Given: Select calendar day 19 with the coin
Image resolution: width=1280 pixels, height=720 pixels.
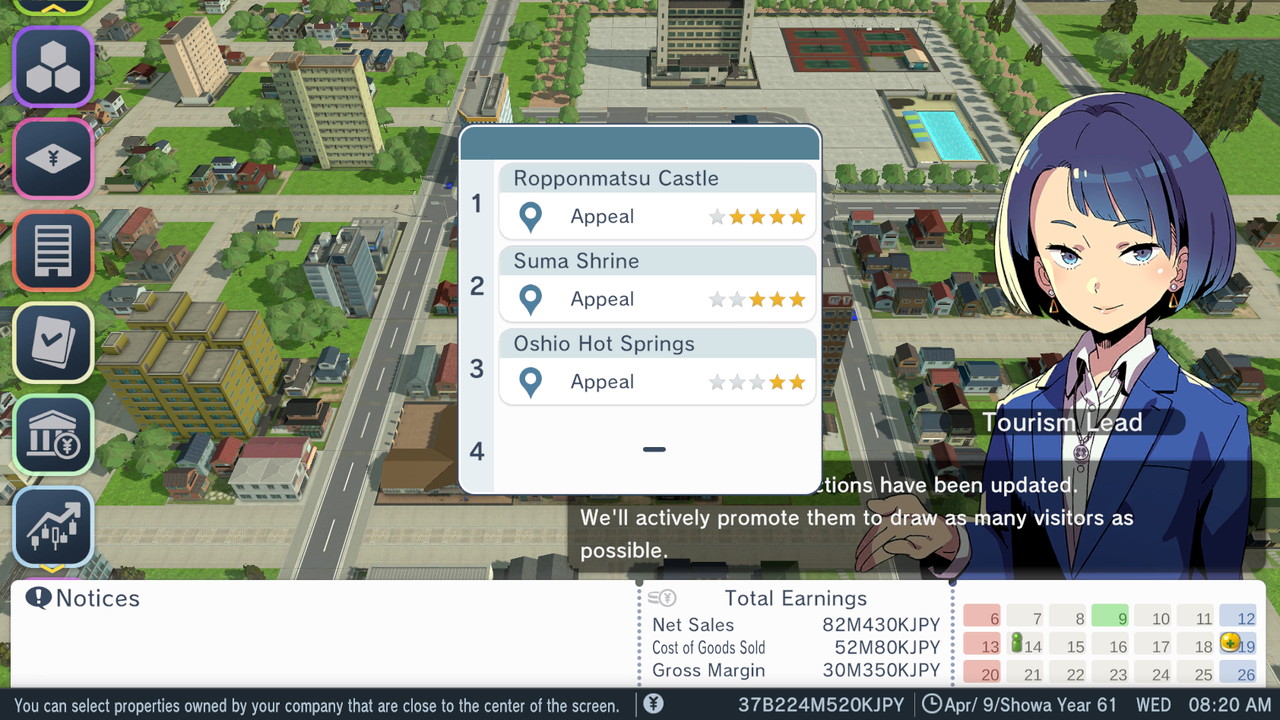Looking at the screenshot, I should pyautogui.click(x=1236, y=645).
